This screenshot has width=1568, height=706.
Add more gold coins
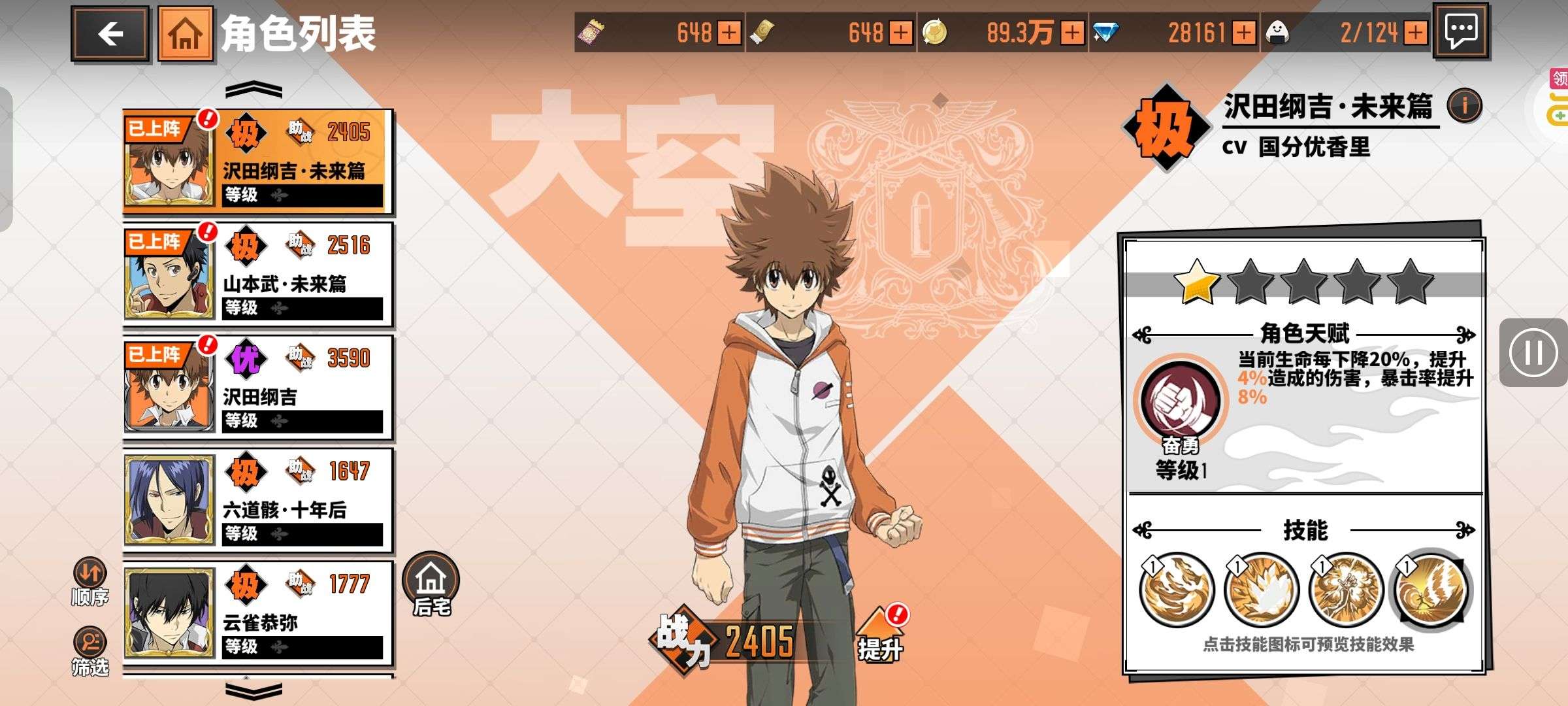(x=1072, y=33)
